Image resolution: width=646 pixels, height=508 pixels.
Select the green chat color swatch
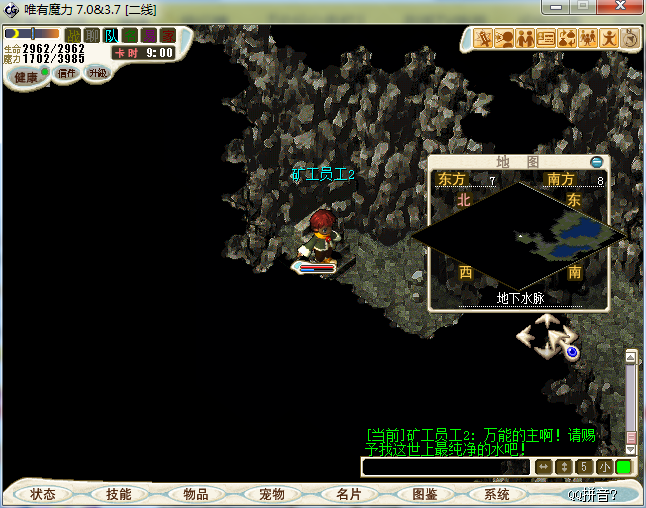624,467
